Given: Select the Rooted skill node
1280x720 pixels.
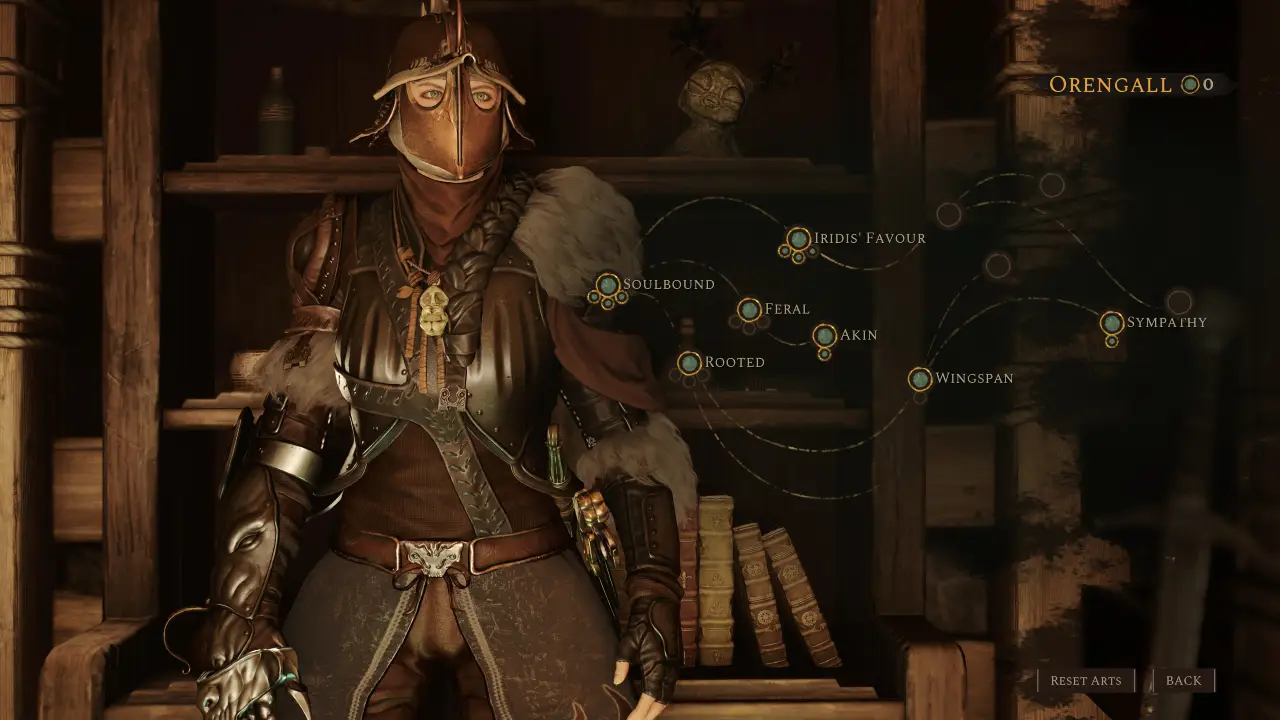Looking at the screenshot, I should [x=689, y=363].
